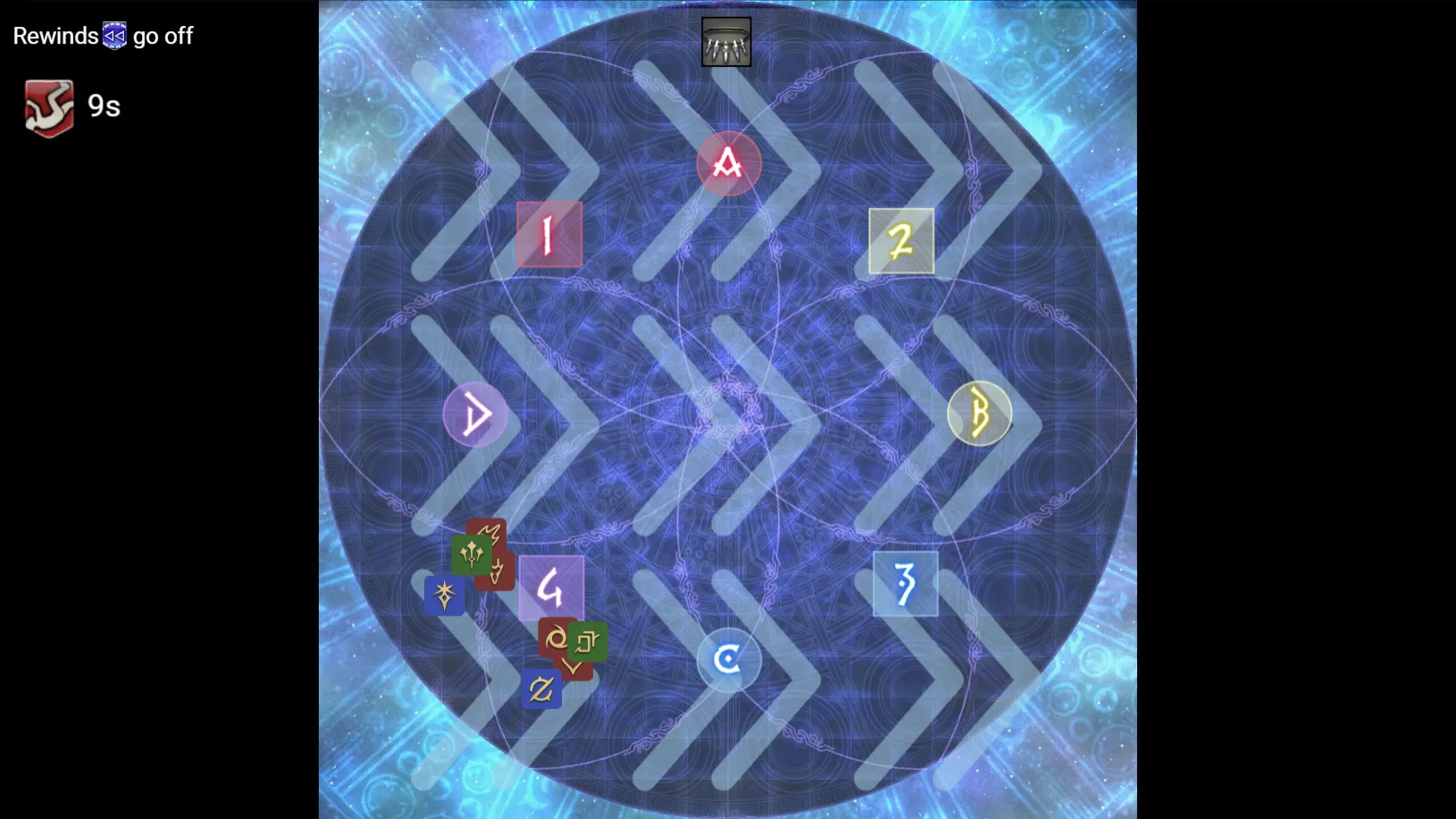The image size is (1456, 819).
Task: Click the blue rewind buff icon in the title
Action: point(113,35)
